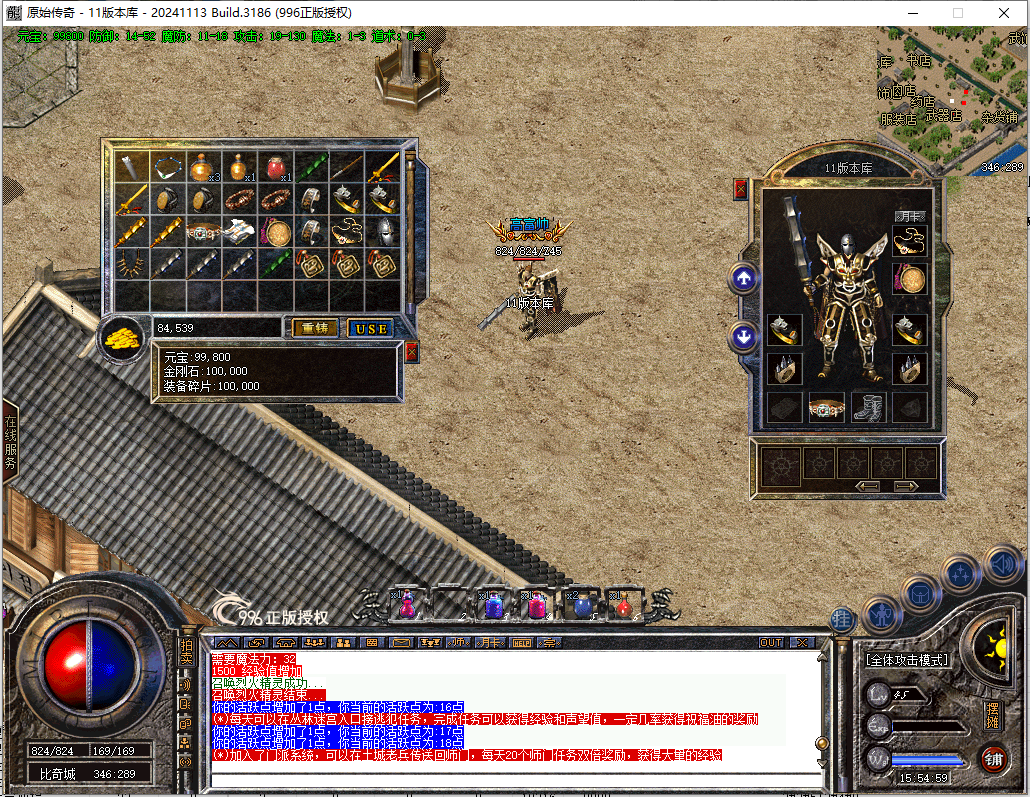Pick the white-blue scroll book item
Screen dimensions: 1030x797
click(237, 233)
